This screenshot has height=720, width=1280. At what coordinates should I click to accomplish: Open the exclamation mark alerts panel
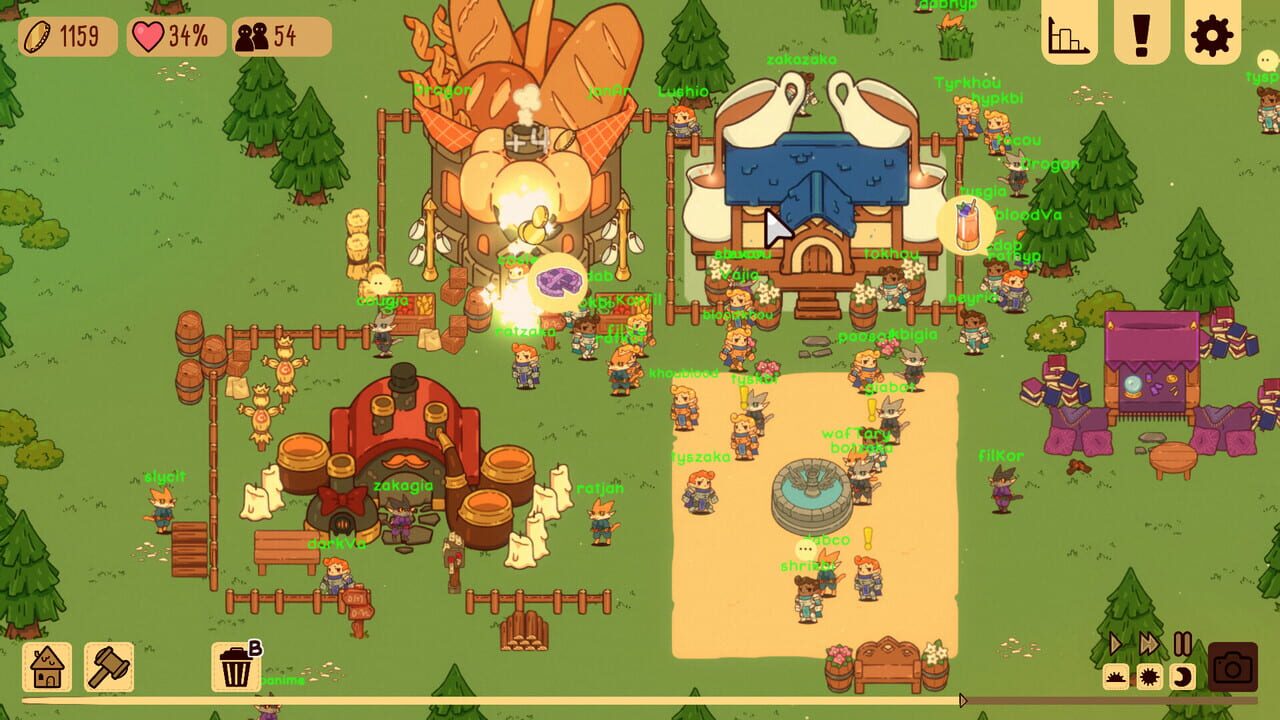pos(1141,34)
